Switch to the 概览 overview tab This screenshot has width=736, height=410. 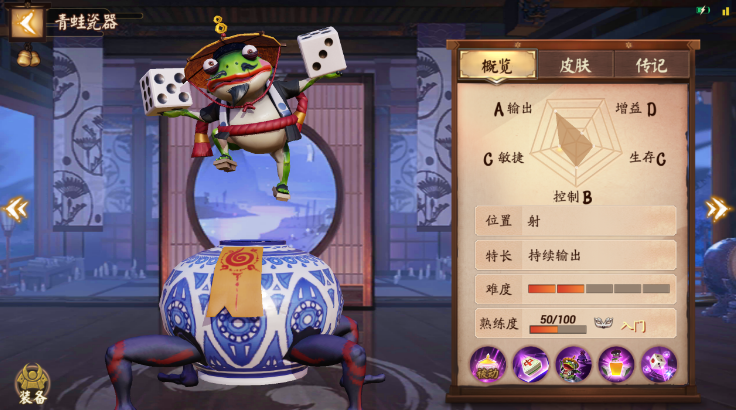[x=496, y=66]
